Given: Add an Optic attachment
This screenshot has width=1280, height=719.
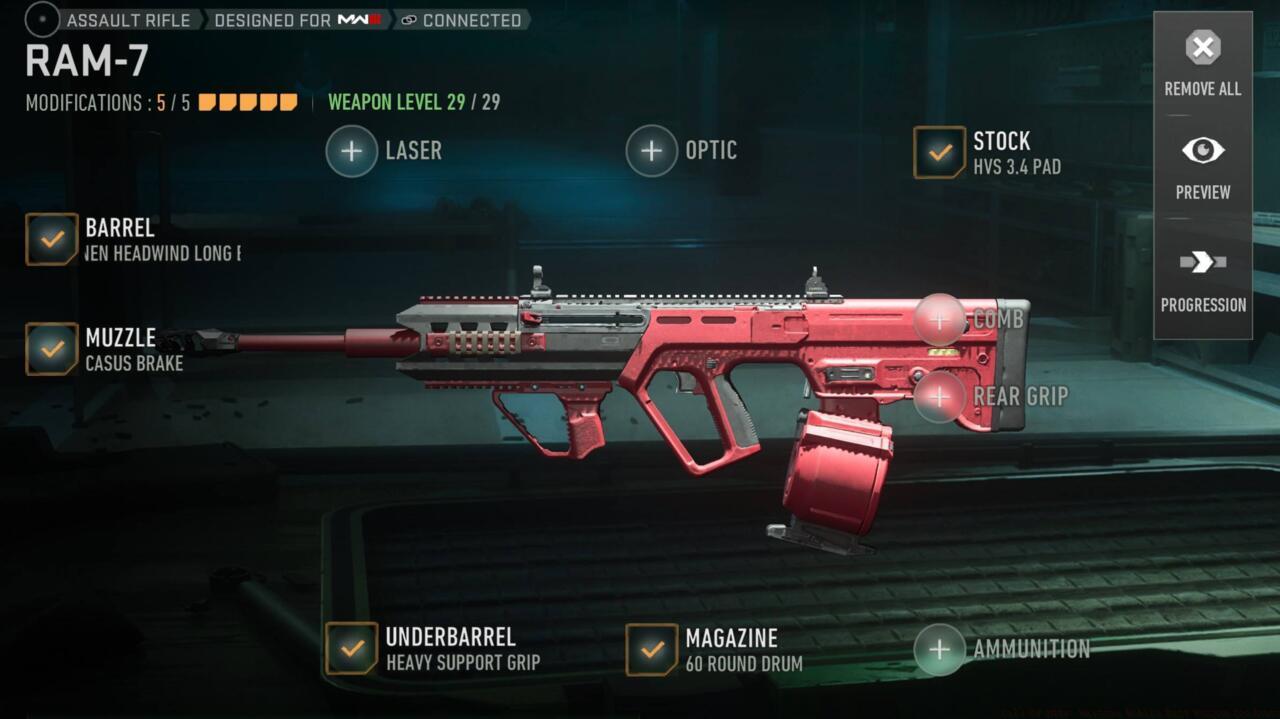Looking at the screenshot, I should (652, 151).
